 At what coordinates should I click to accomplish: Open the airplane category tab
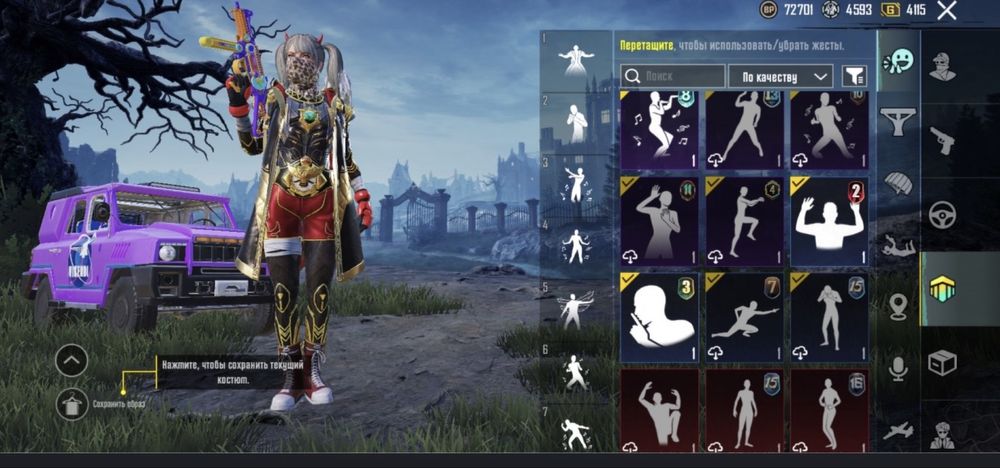(898, 432)
